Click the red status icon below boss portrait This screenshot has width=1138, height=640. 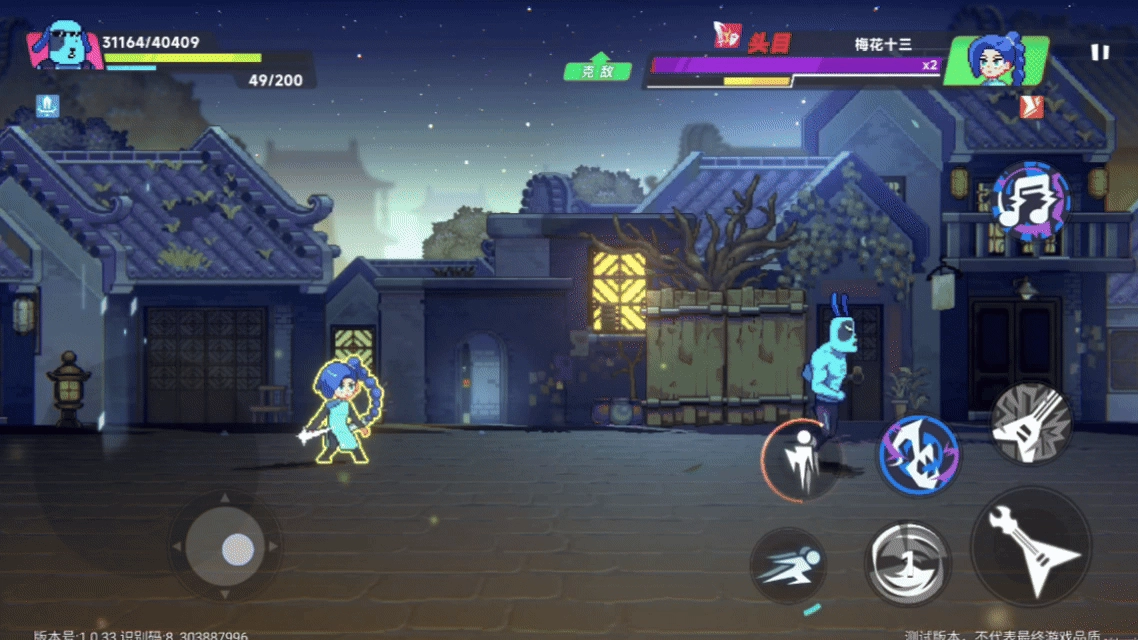pyautogui.click(x=1031, y=107)
